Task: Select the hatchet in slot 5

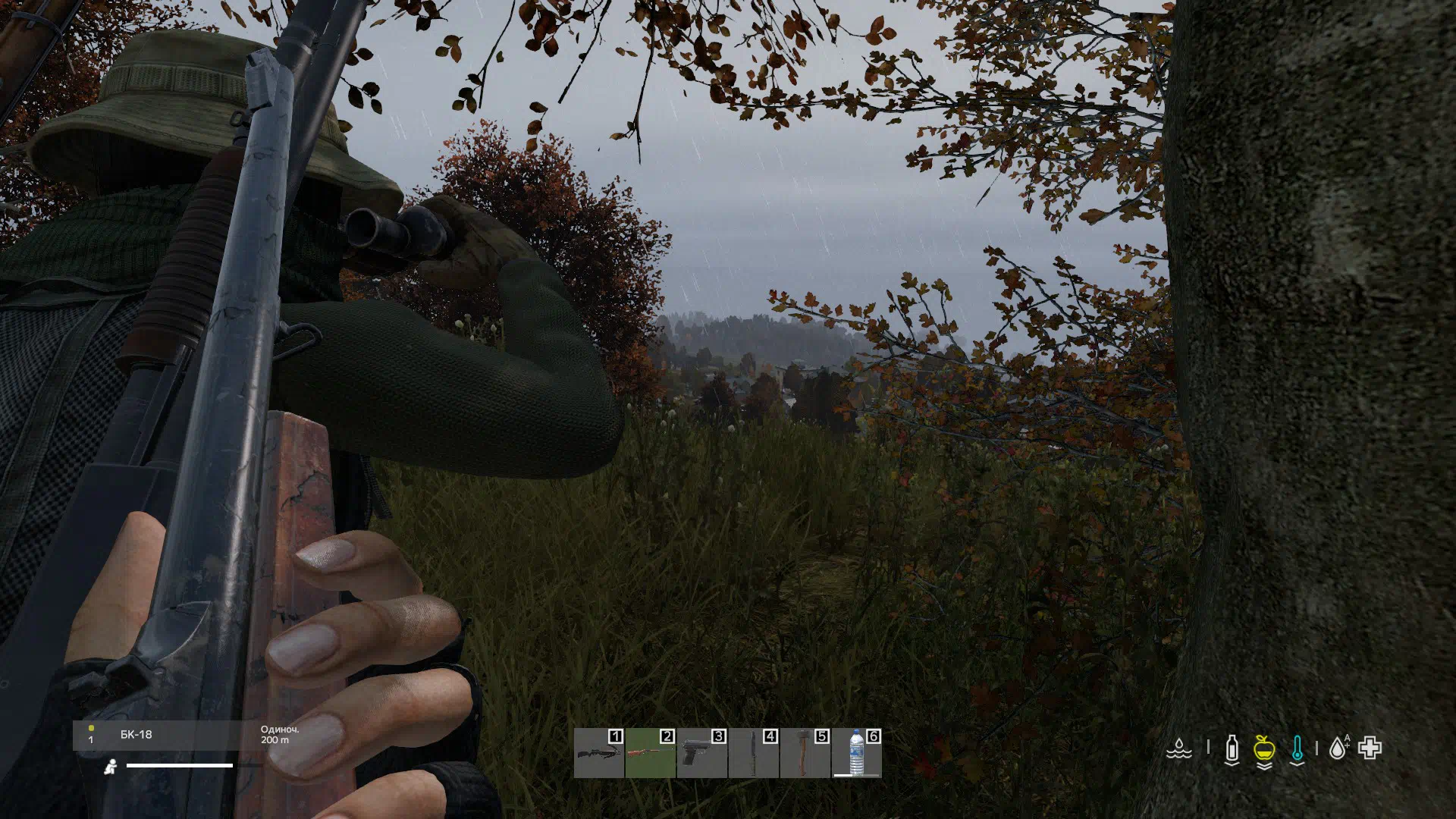Action: tap(805, 753)
